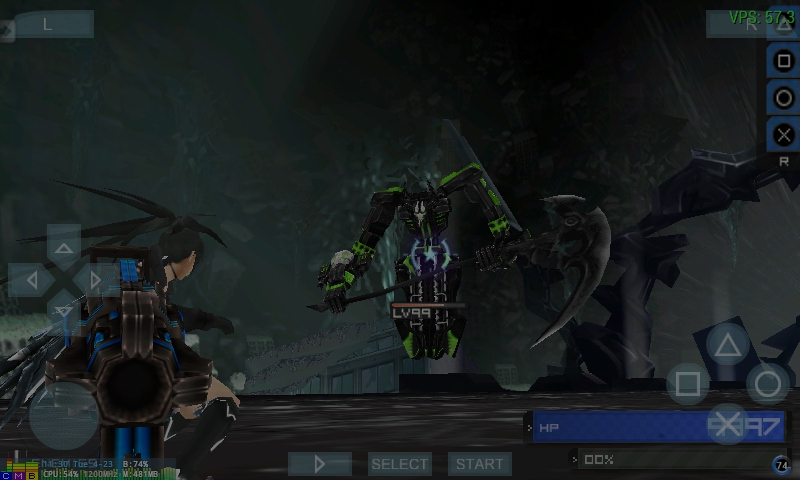
Task: Tap the large triangle action button
Action: 728,346
